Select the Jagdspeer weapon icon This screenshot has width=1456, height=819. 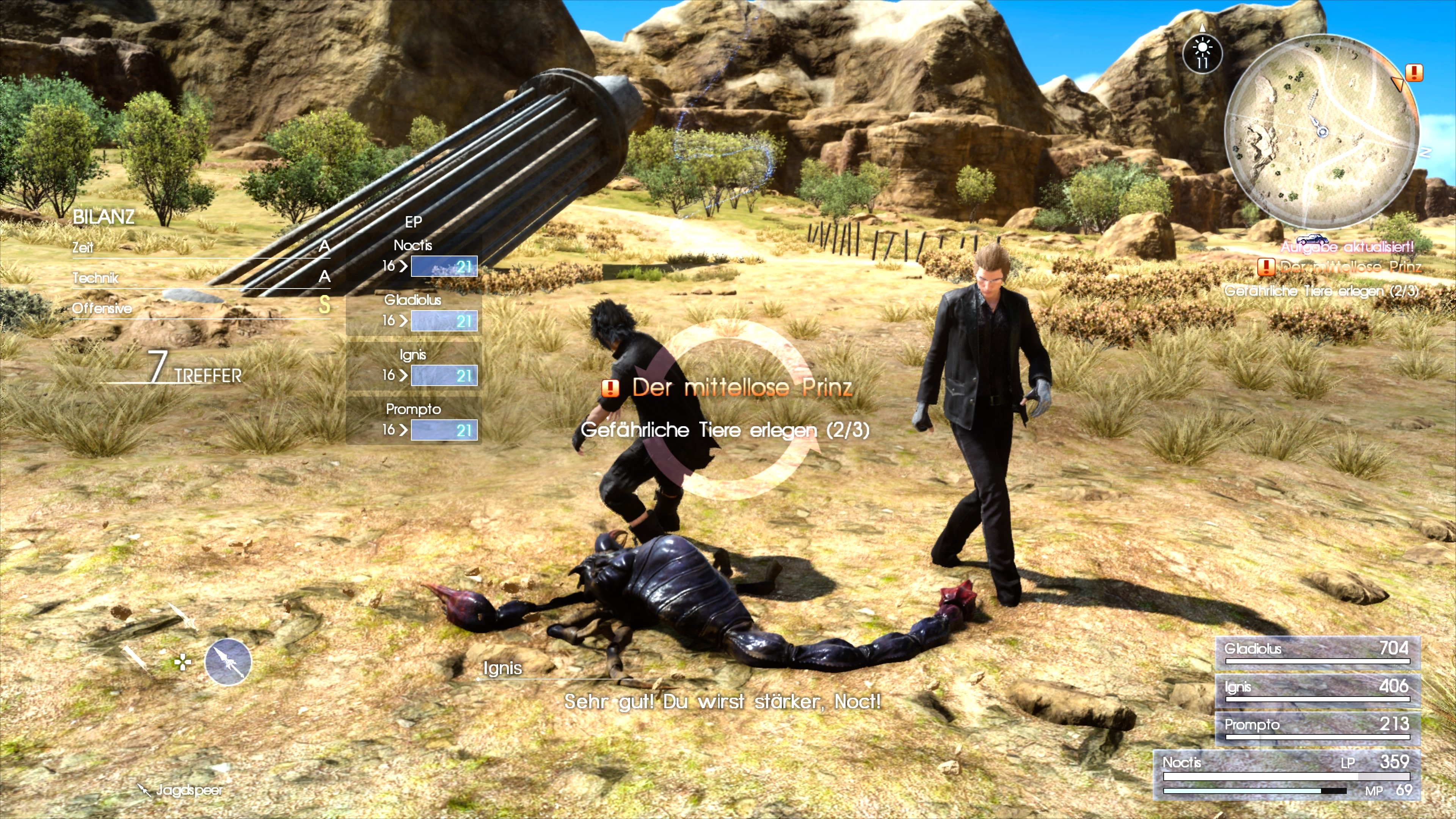(228, 662)
